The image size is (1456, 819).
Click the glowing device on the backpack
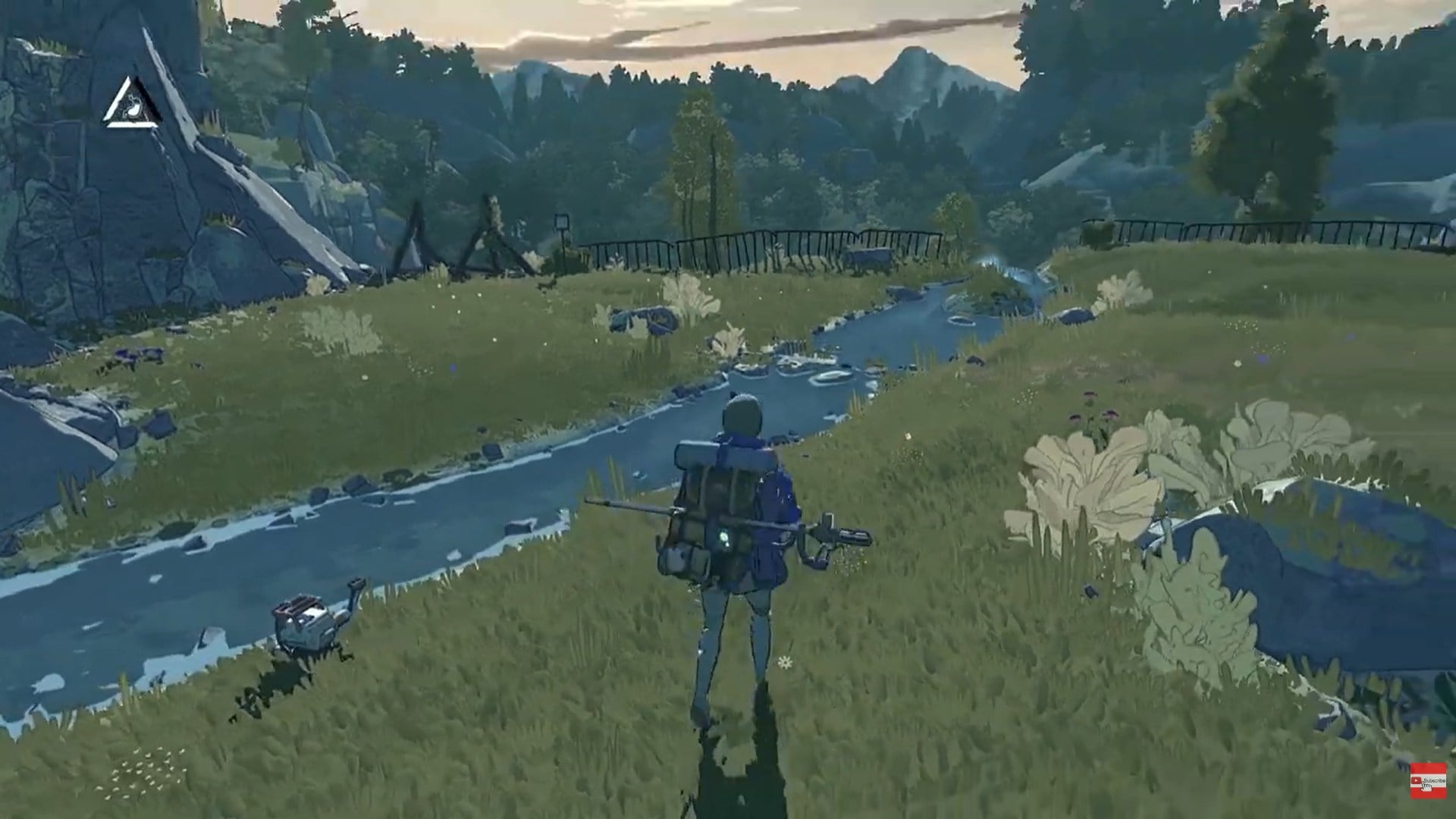(723, 537)
